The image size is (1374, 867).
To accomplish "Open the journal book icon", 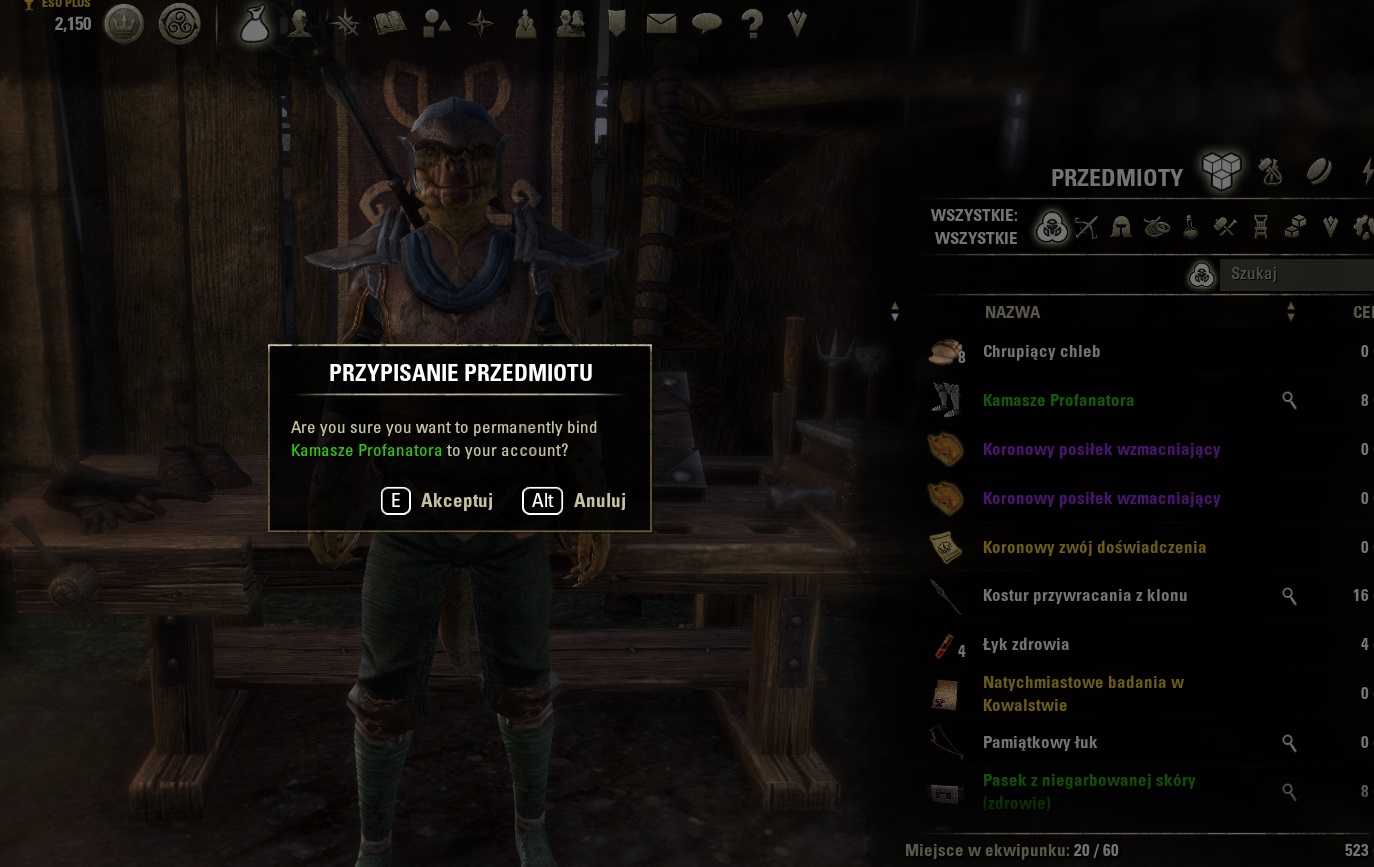I will (389, 23).
